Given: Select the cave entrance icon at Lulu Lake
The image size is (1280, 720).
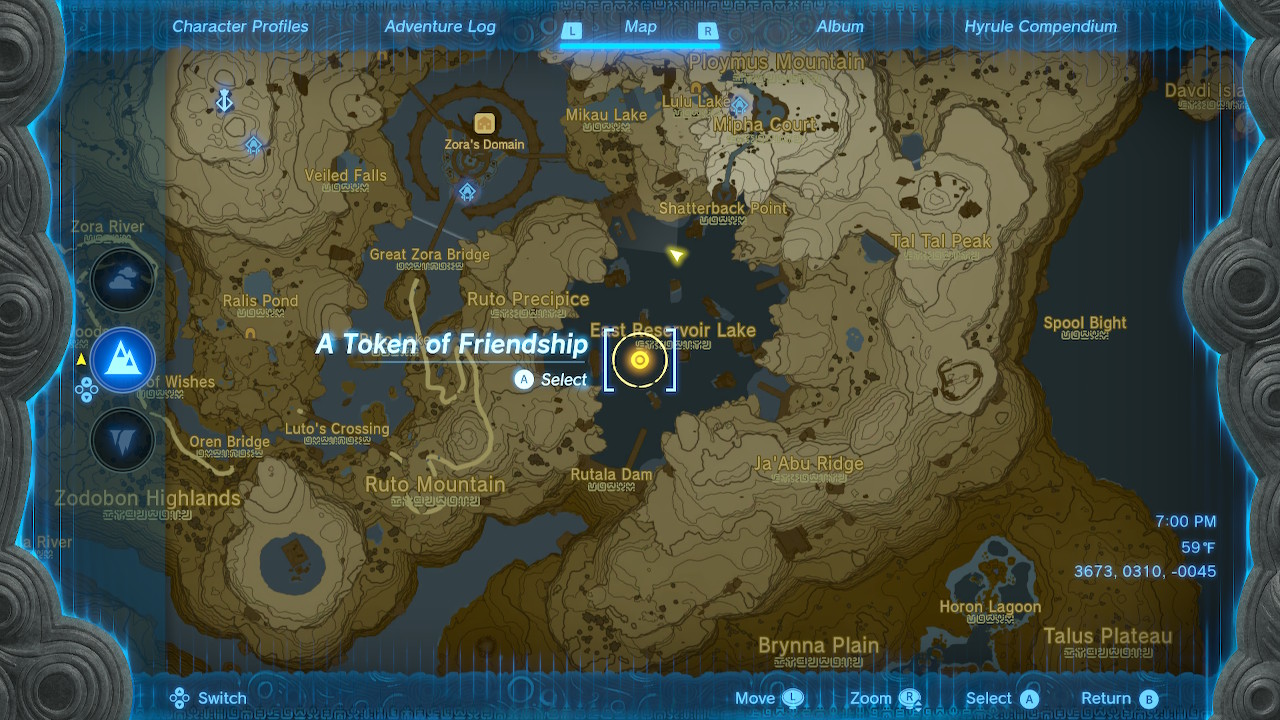Looking at the screenshot, I should pyautogui.click(x=694, y=87).
